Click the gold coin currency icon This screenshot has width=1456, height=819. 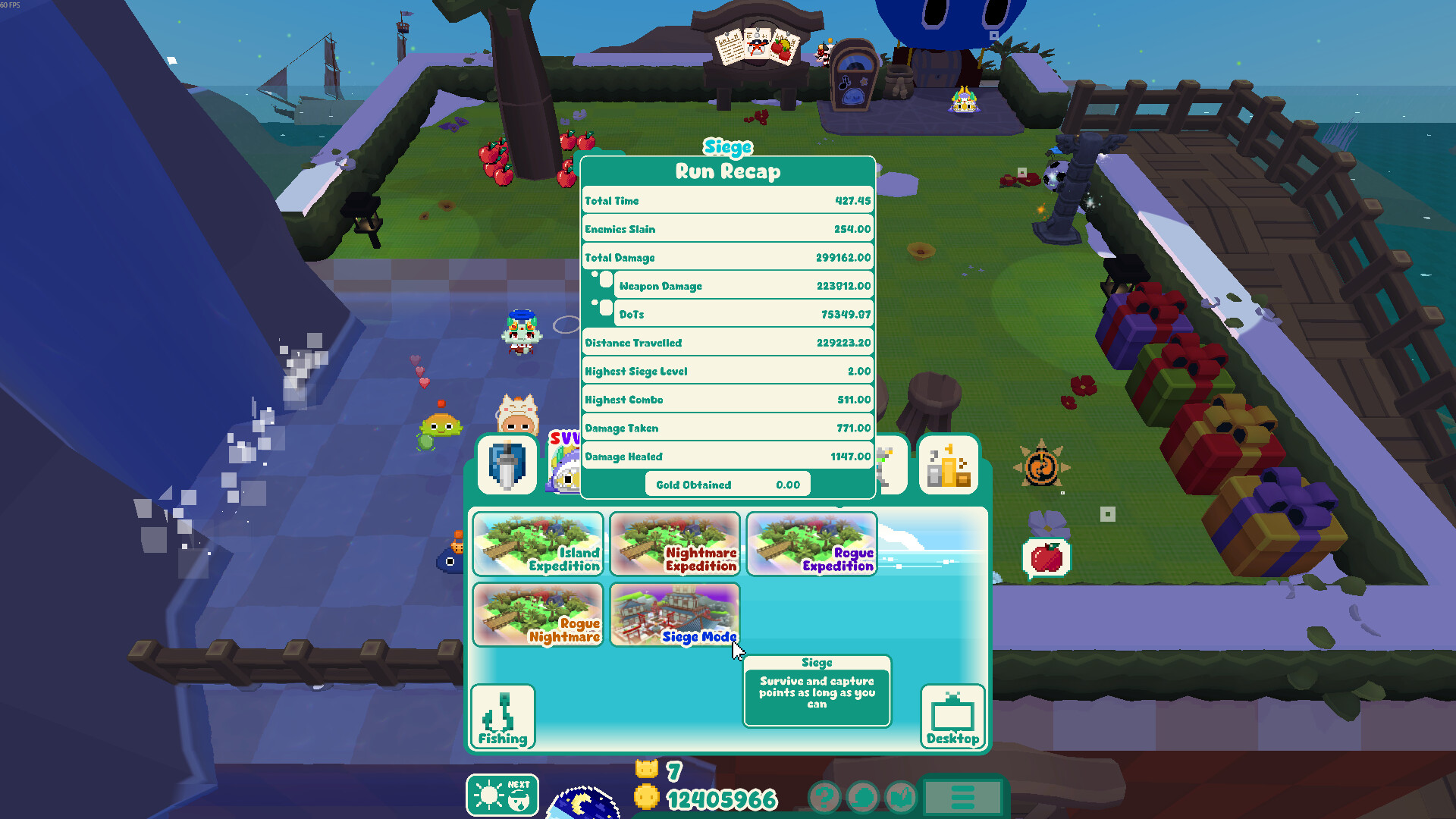pos(646,798)
